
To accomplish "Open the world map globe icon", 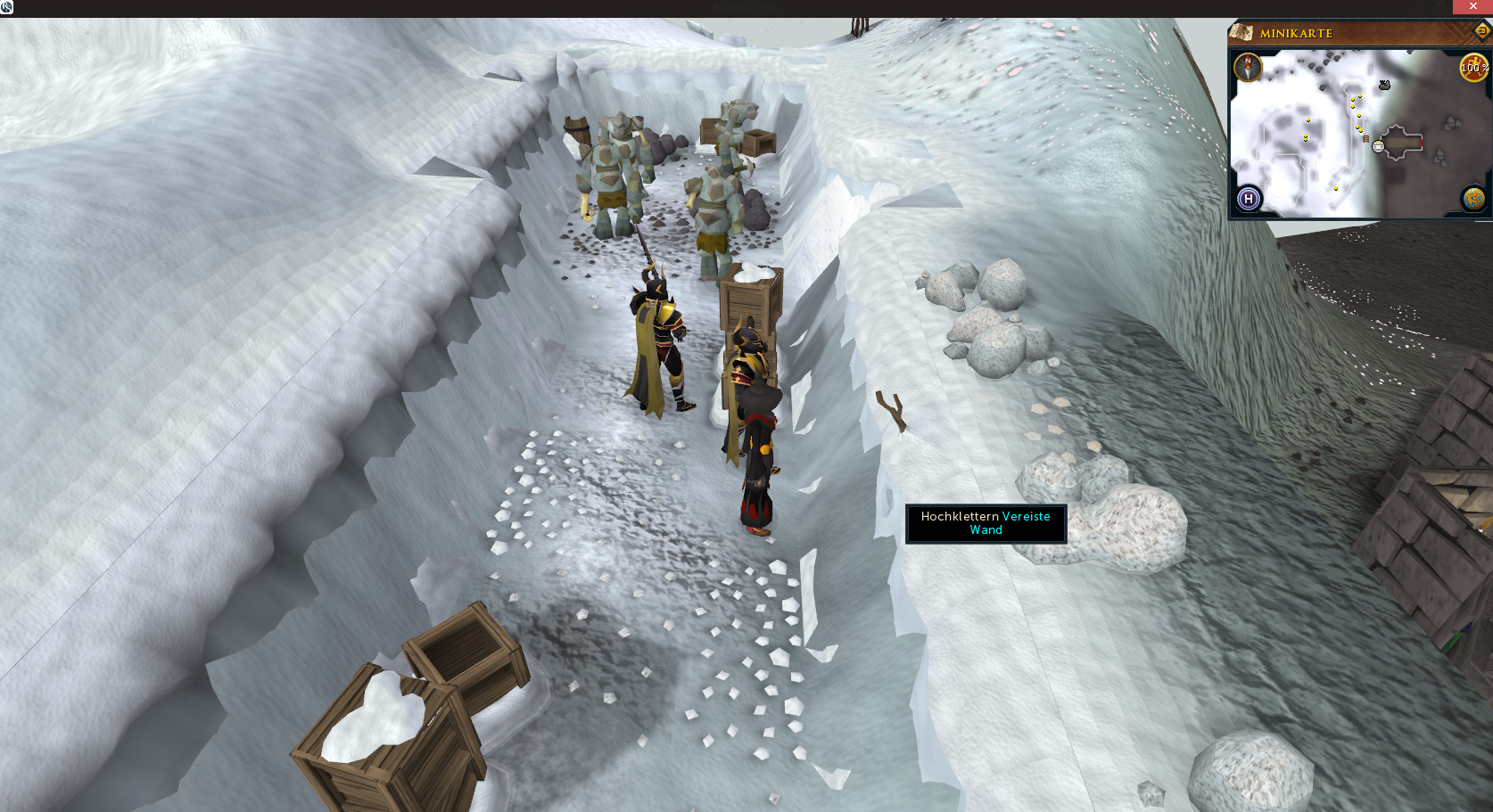I will point(1472,198).
